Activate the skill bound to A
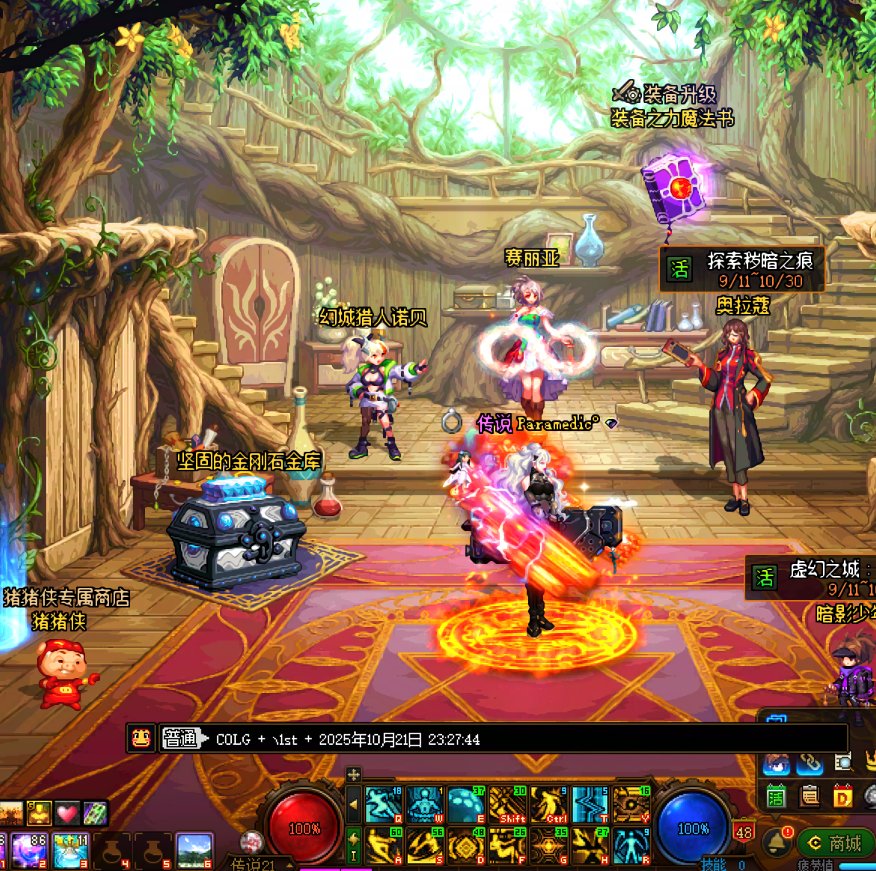876x871 pixels. click(383, 845)
